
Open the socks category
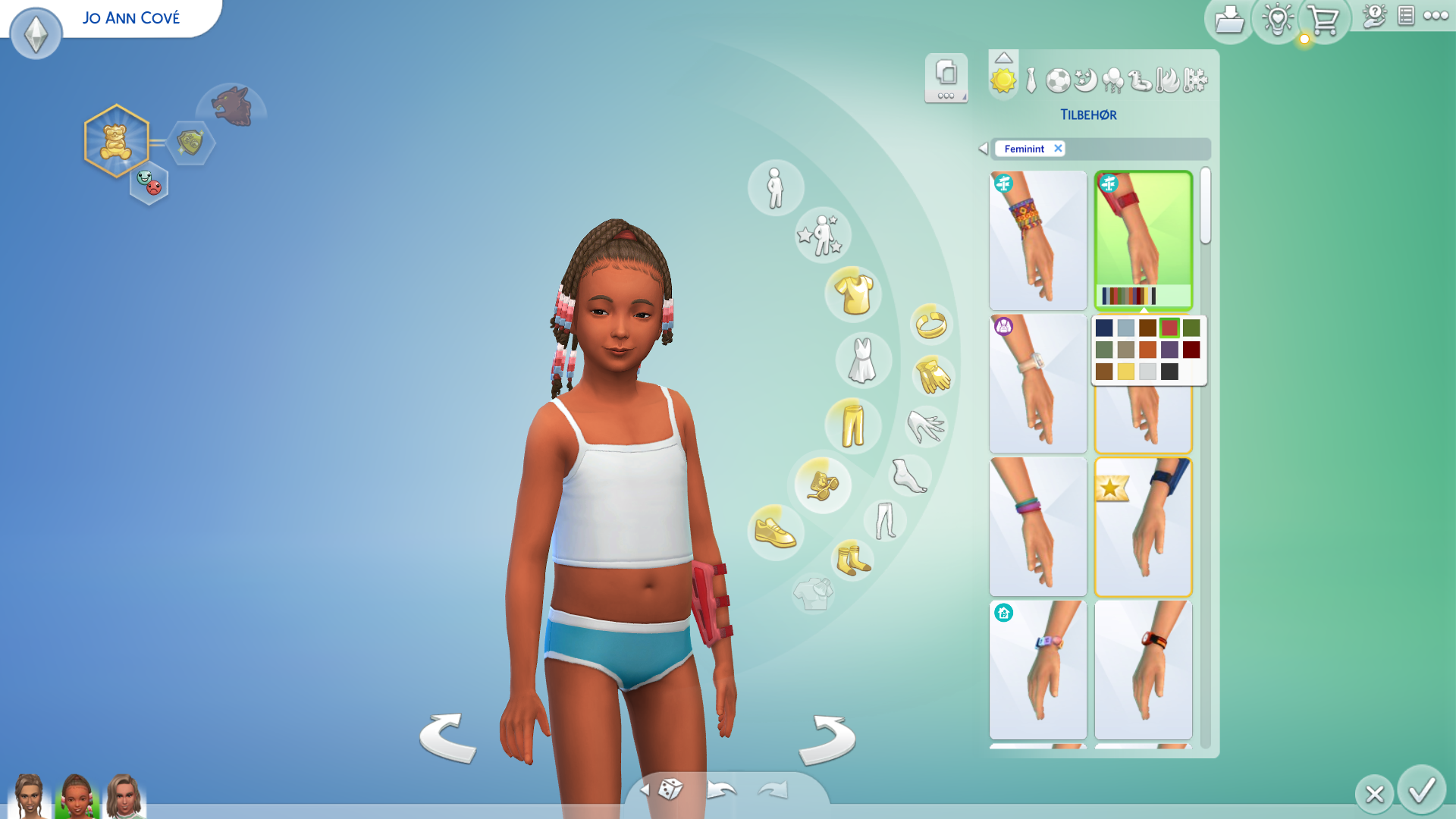click(853, 560)
